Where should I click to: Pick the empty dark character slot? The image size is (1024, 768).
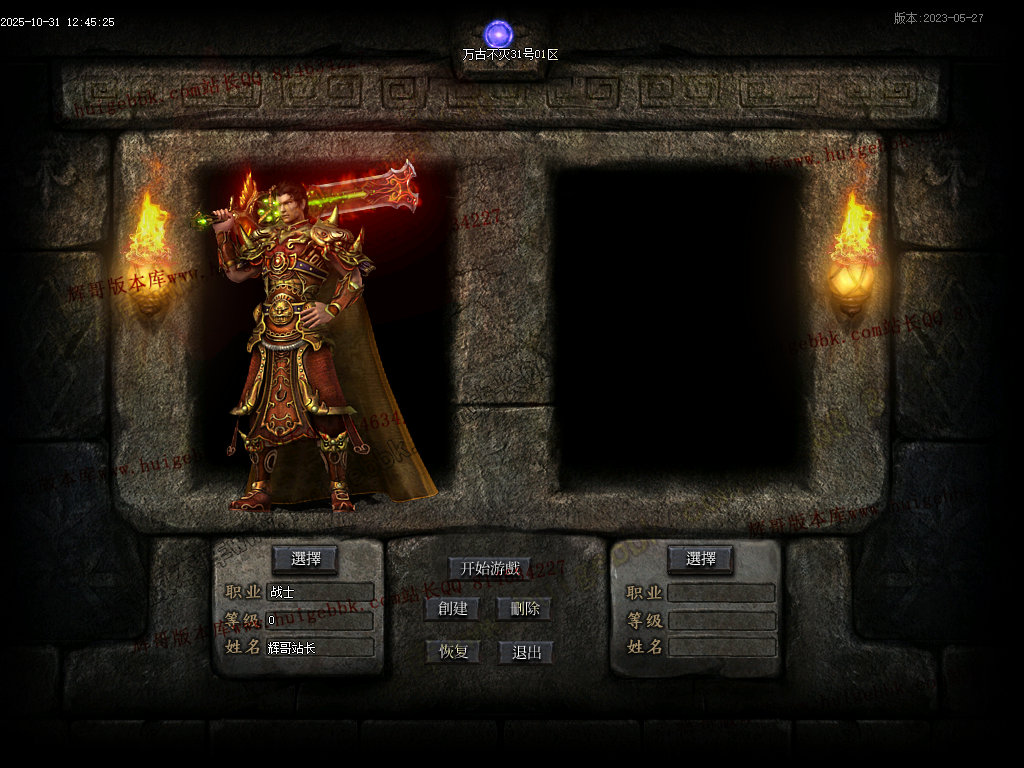tap(678, 325)
